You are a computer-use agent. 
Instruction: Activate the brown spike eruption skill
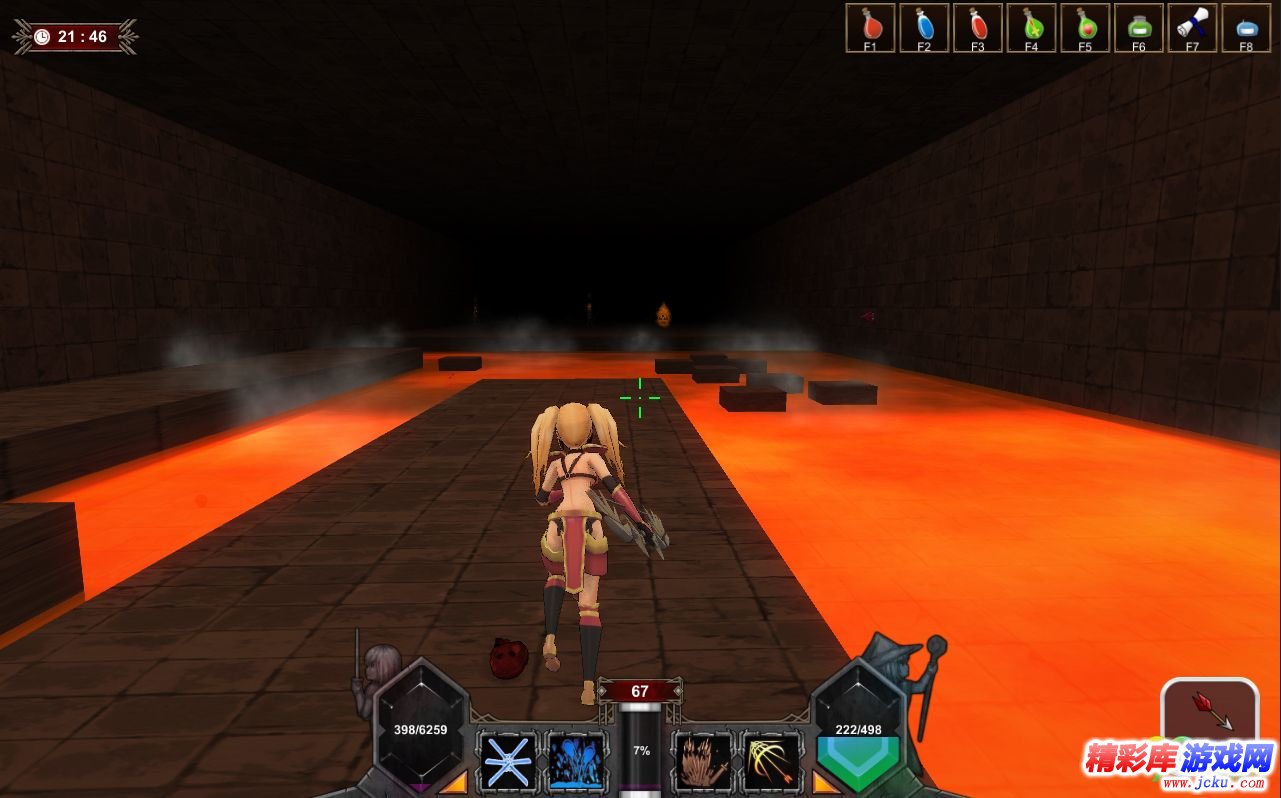(703, 762)
